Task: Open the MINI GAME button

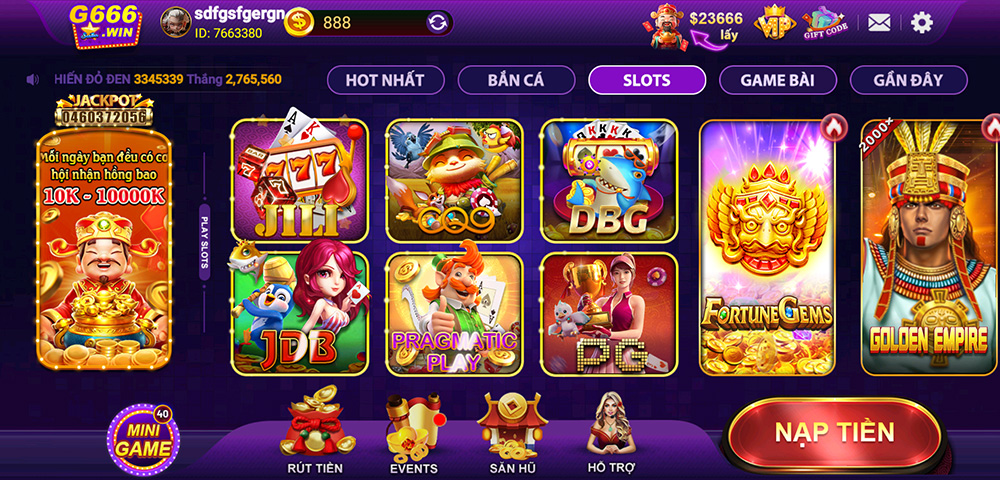Action: 143,438
